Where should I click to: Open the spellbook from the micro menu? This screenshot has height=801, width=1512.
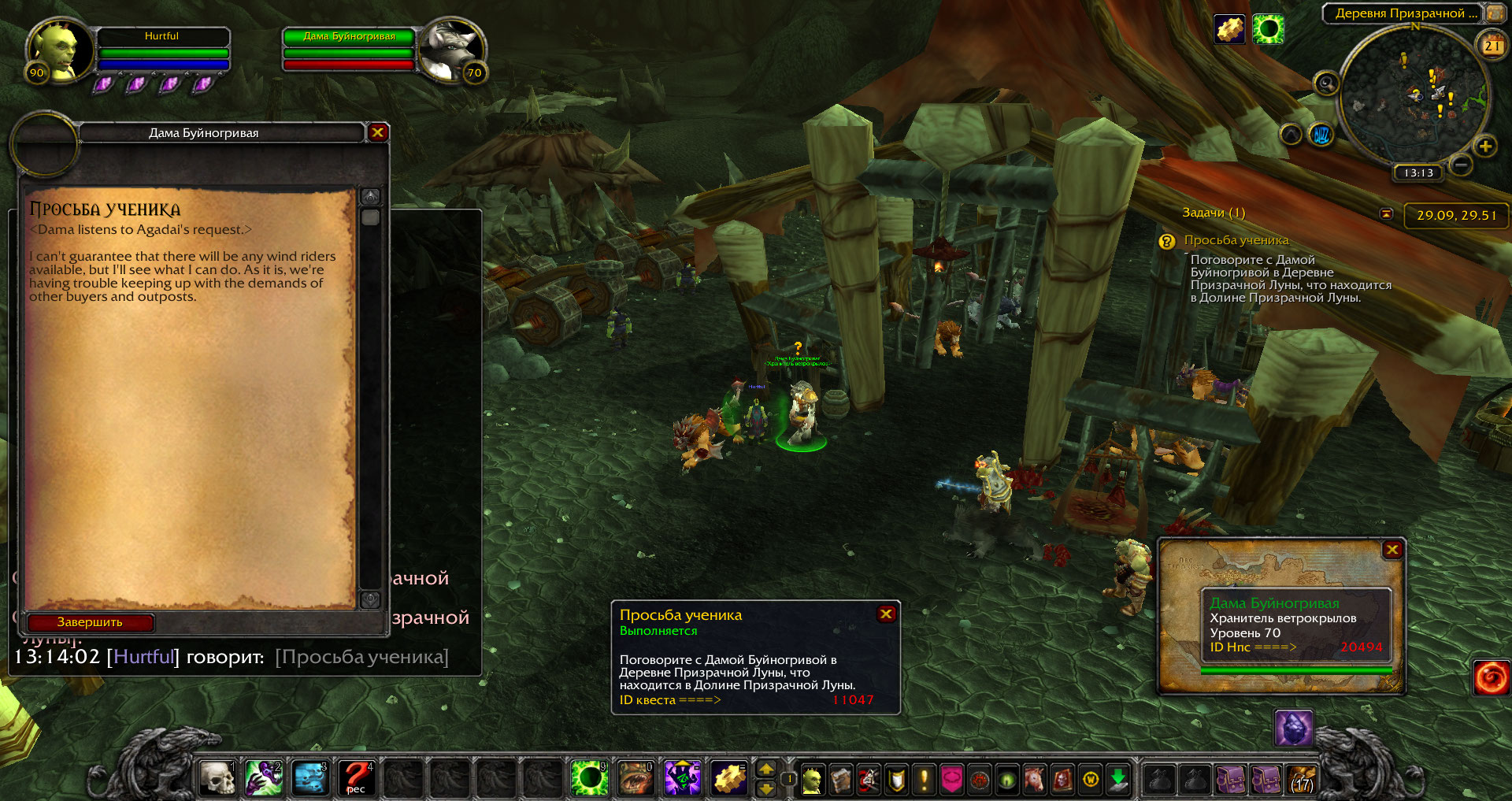pyautogui.click(x=840, y=780)
